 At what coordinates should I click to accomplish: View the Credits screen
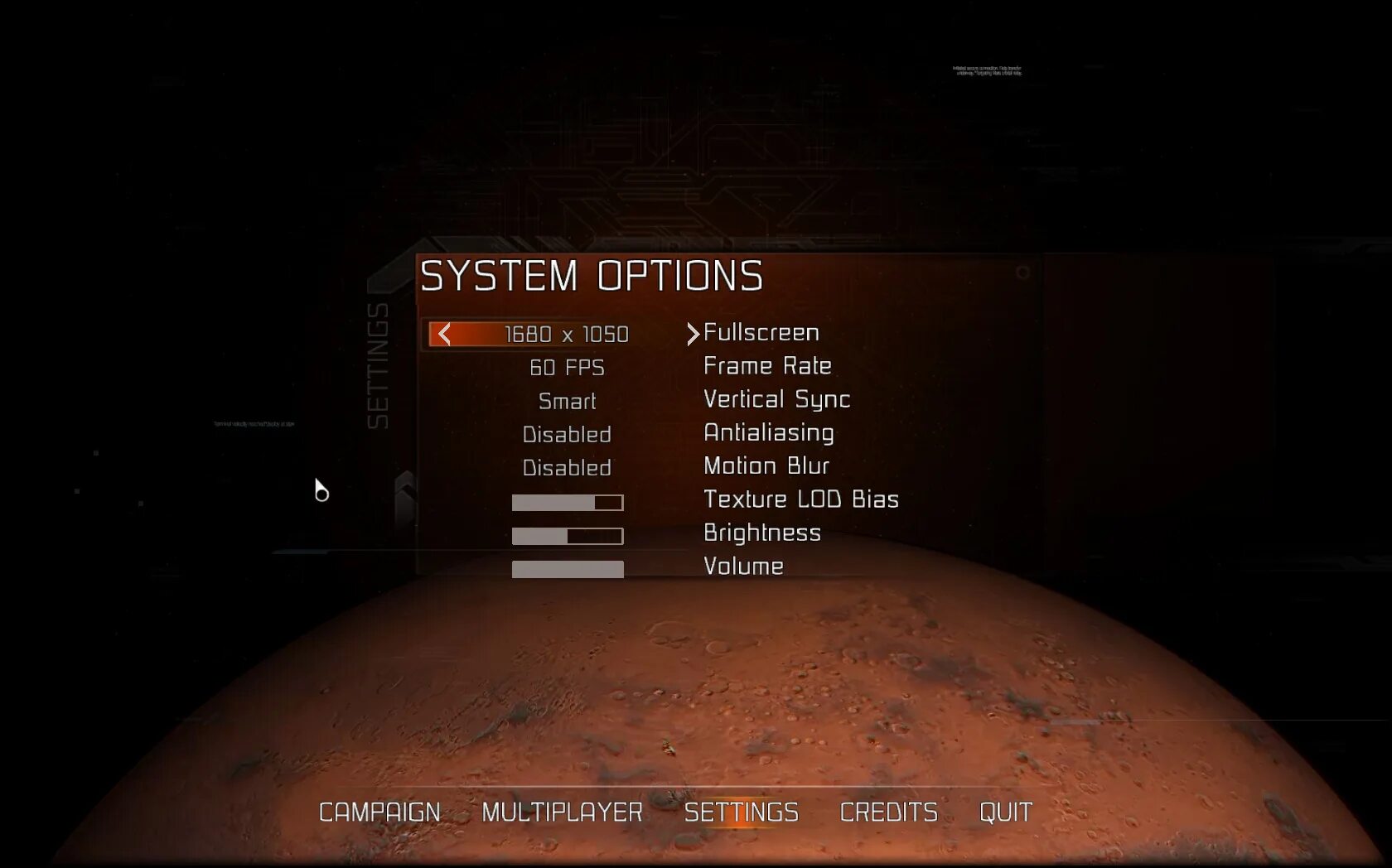coord(888,813)
